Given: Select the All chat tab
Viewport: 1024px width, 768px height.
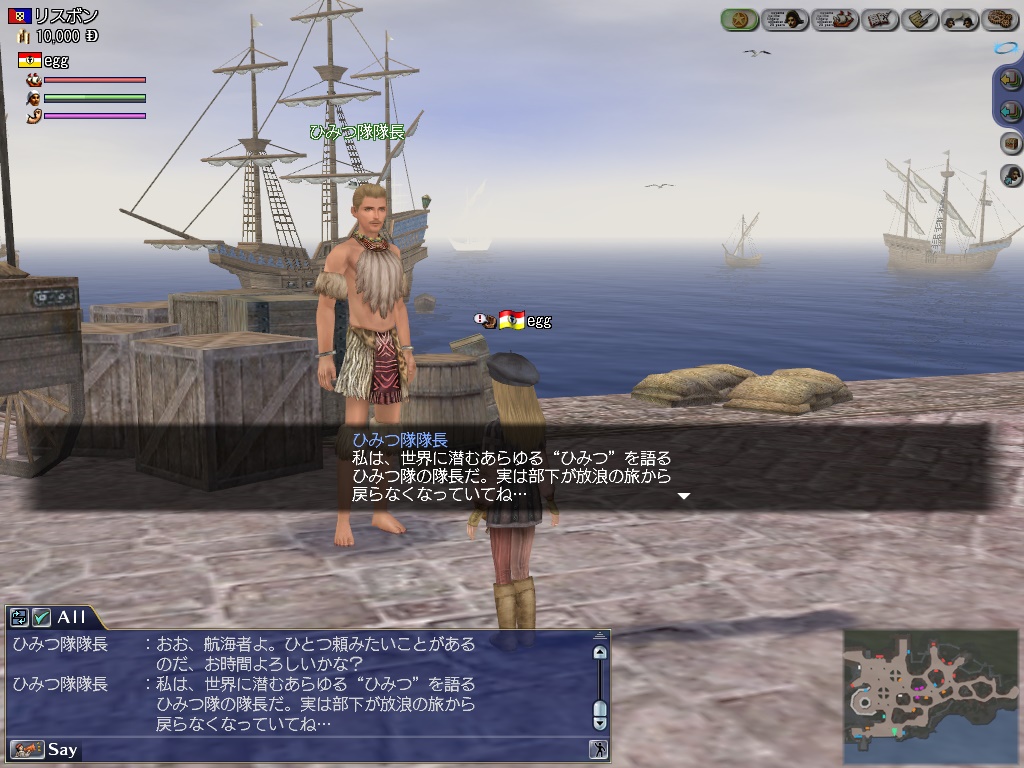Looking at the screenshot, I should 72,617.
